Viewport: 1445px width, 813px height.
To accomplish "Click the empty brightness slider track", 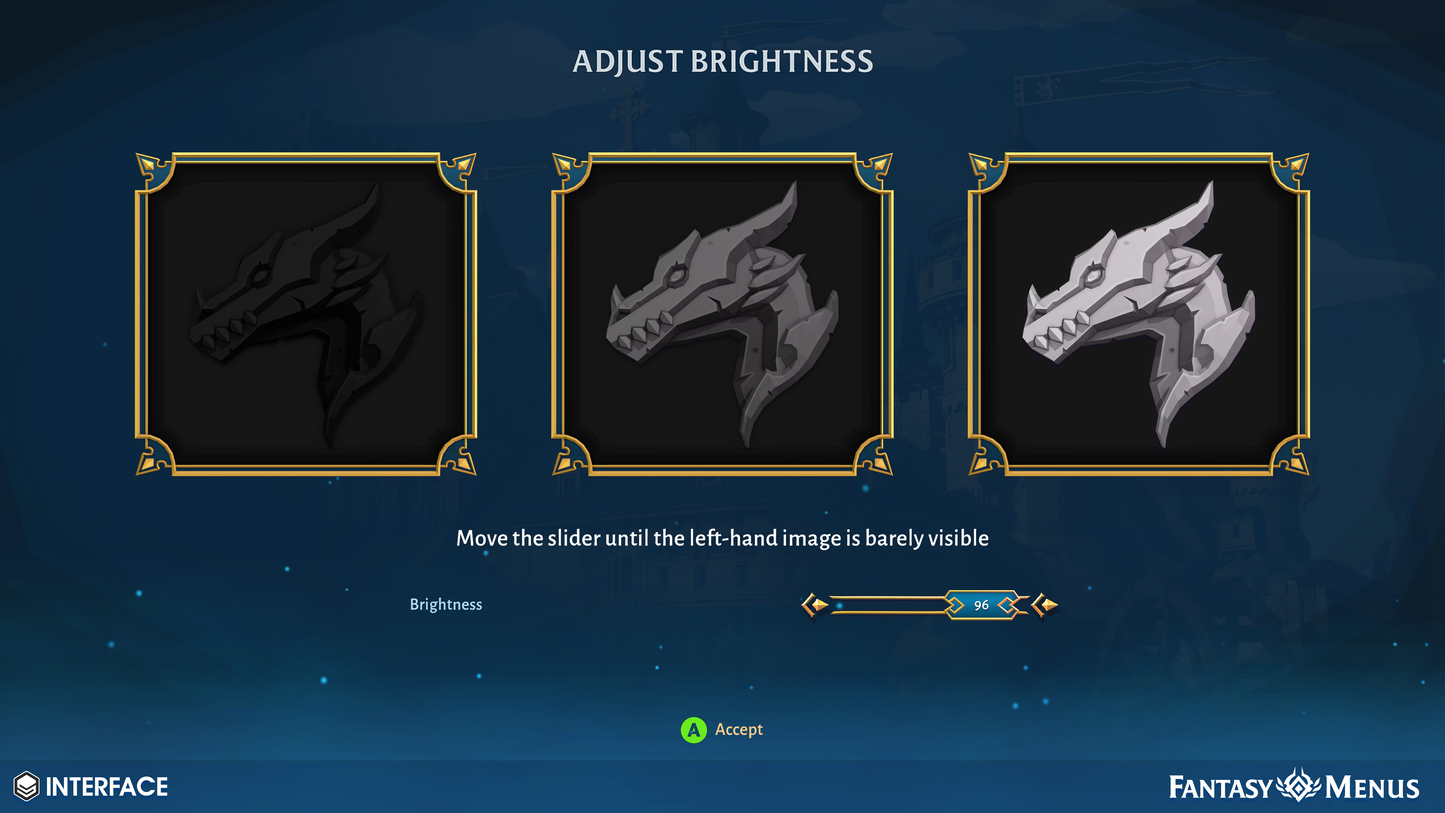I will coord(885,605).
